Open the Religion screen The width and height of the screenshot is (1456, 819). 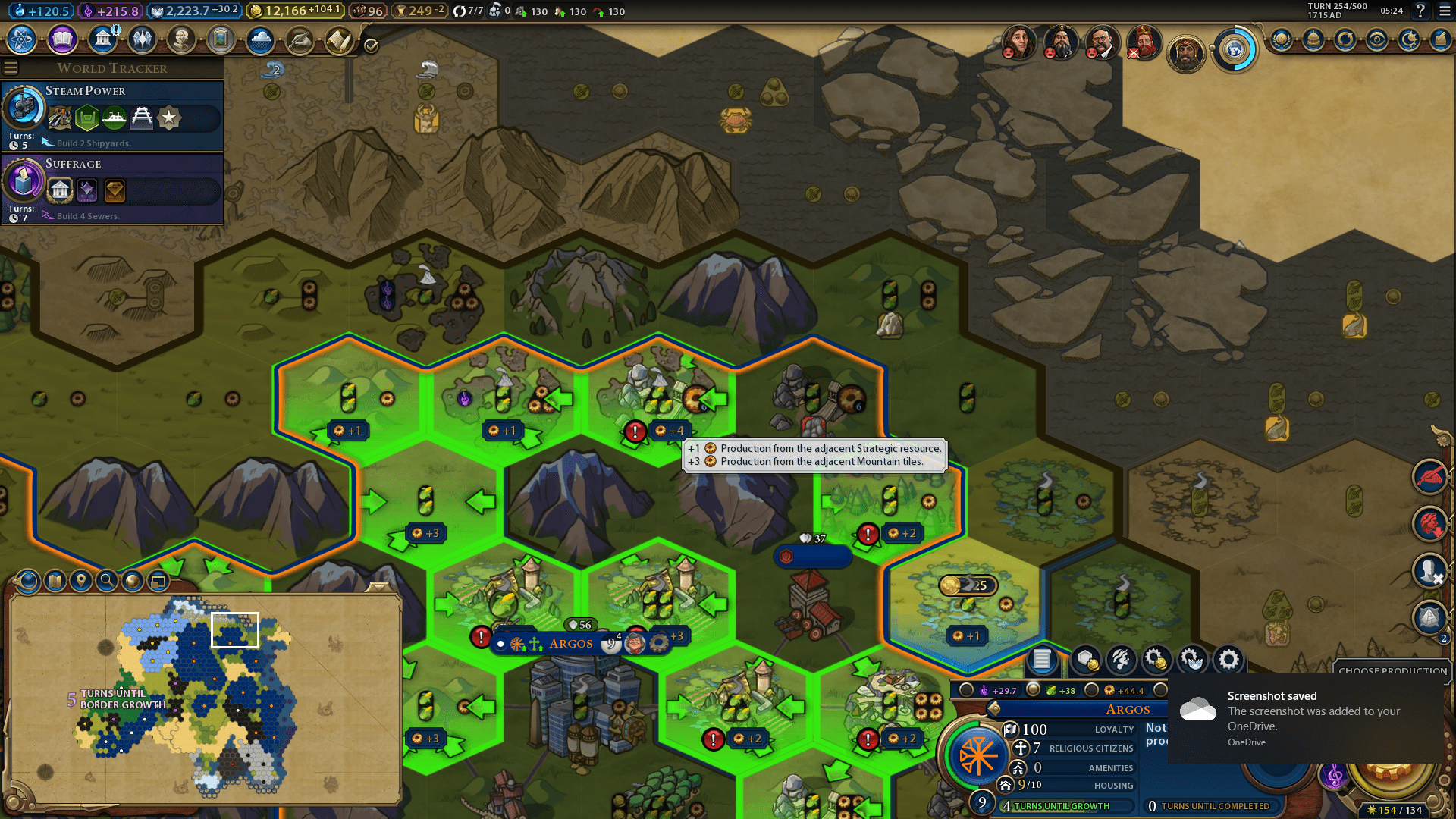tap(141, 39)
